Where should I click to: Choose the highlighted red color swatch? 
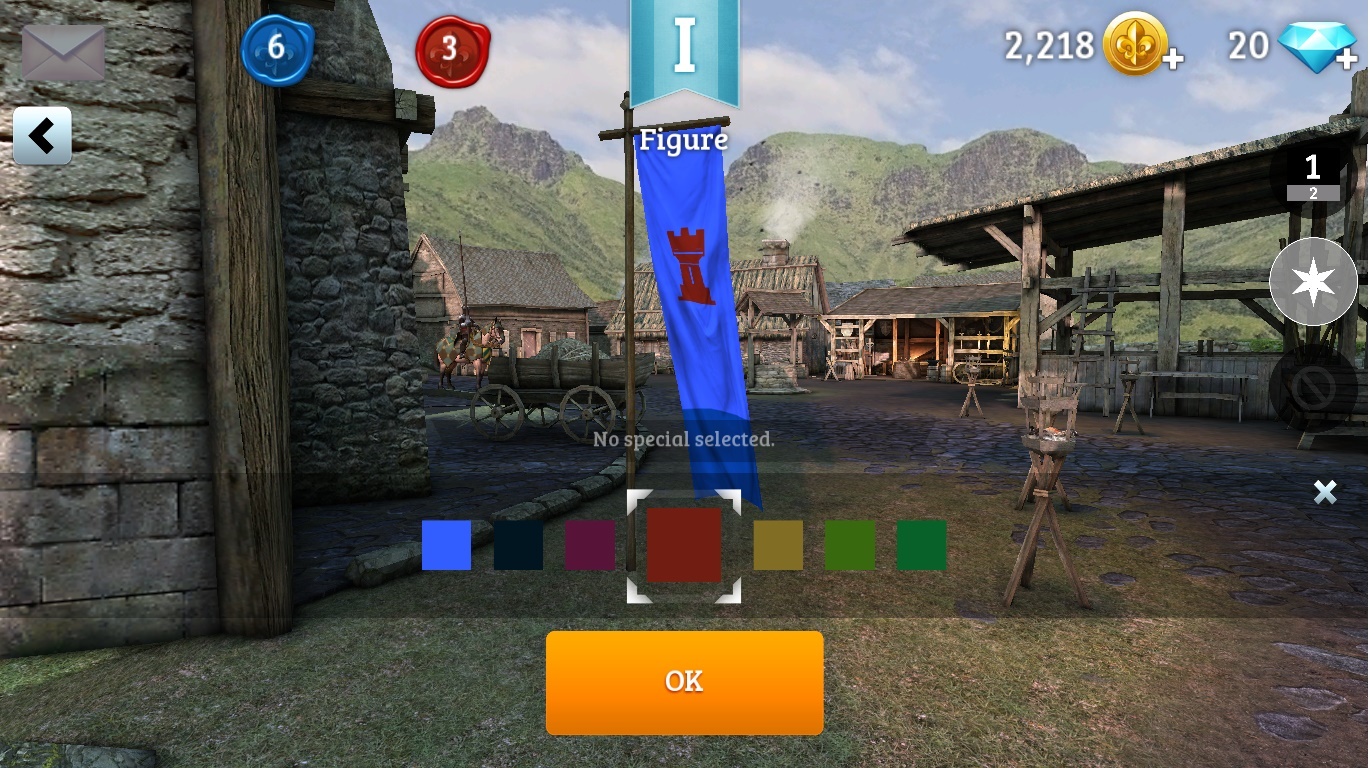pyautogui.click(x=684, y=545)
